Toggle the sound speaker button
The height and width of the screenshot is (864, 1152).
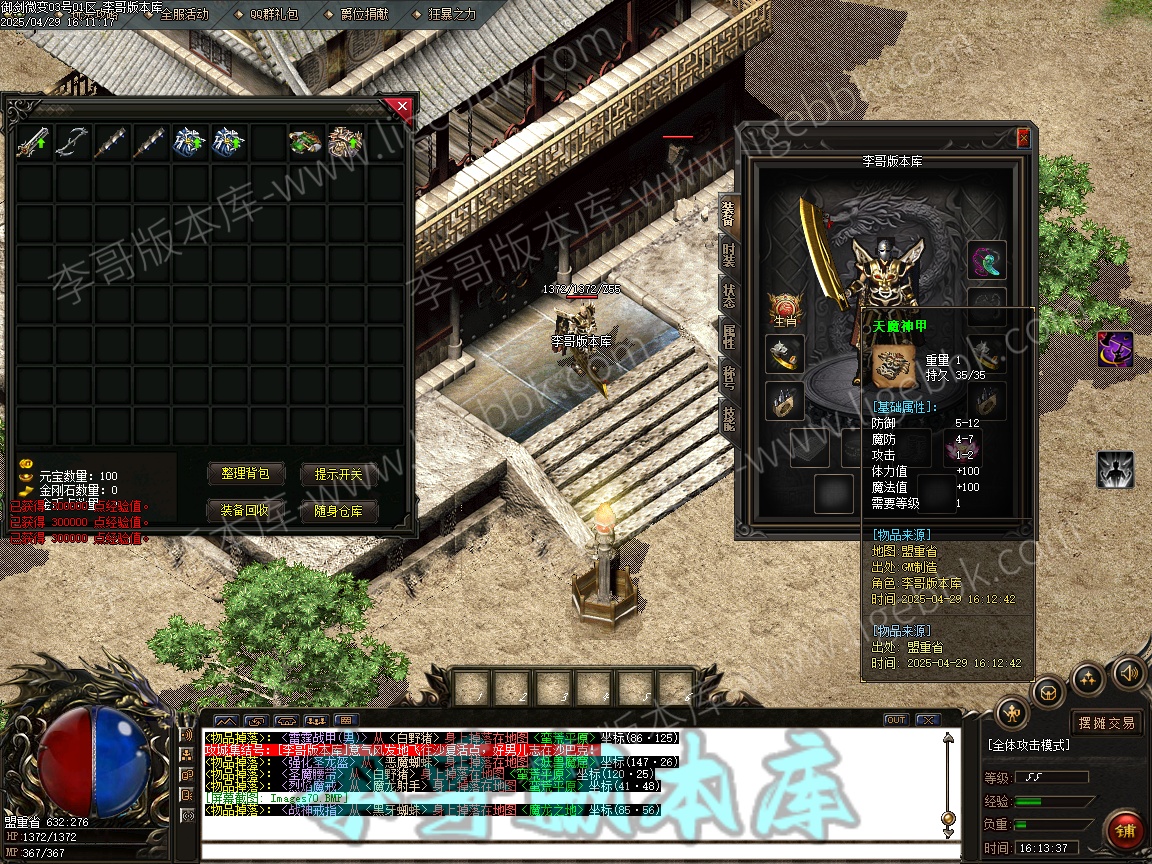(x=1129, y=673)
